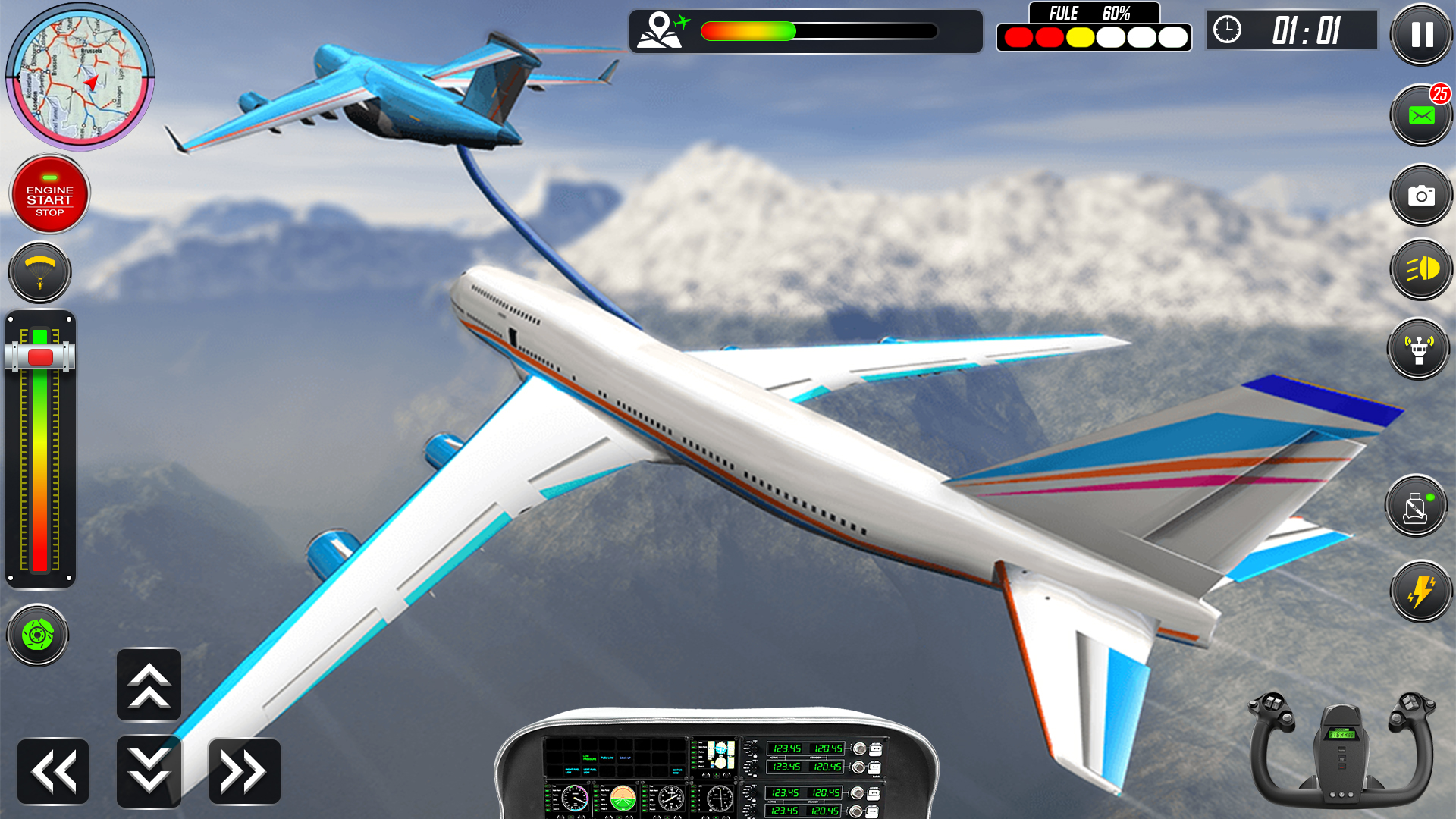Contact air traffic control tower
This screenshot has width=1456, height=819.
tap(1419, 349)
